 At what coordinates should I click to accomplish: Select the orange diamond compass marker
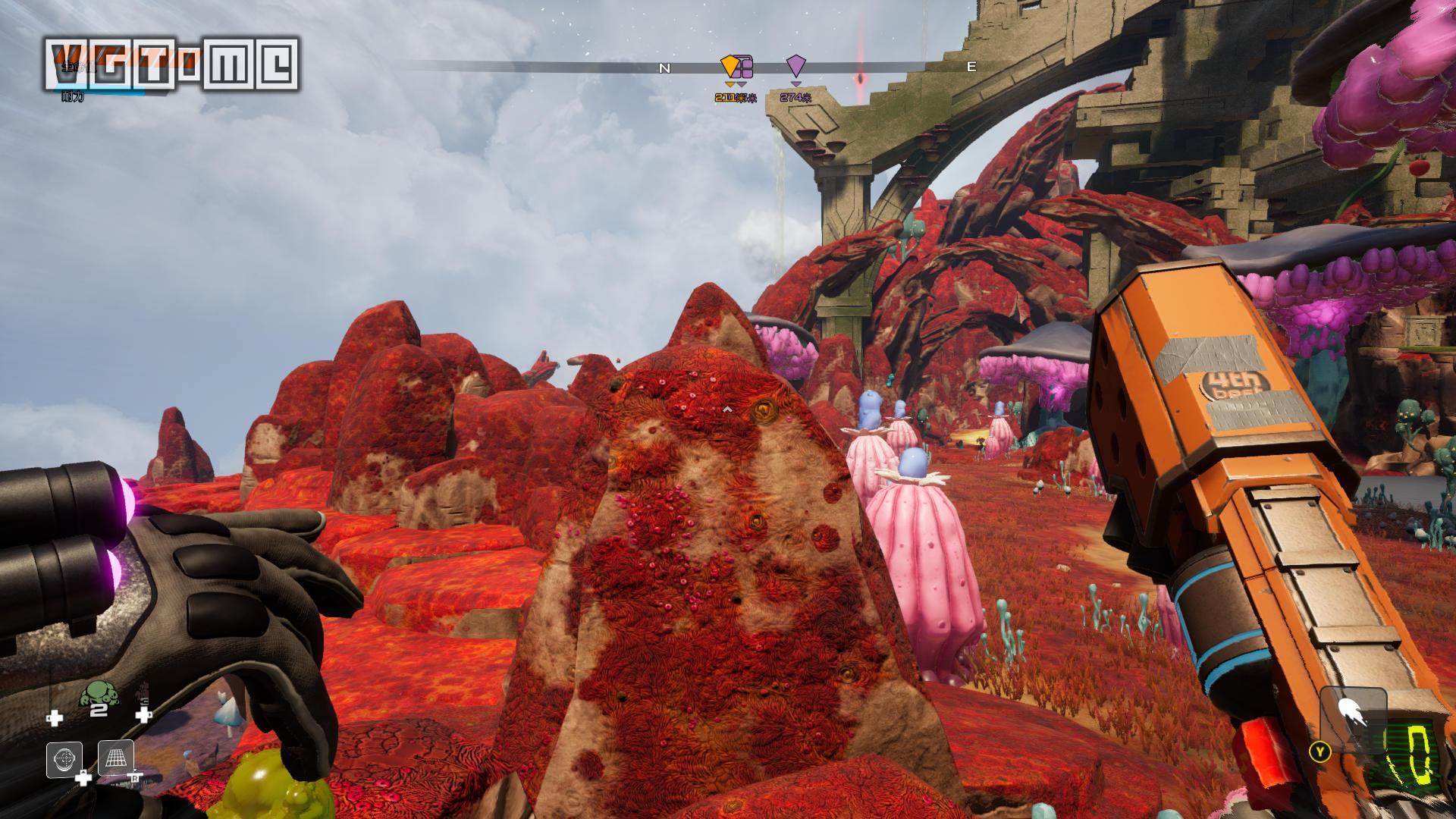[x=729, y=66]
